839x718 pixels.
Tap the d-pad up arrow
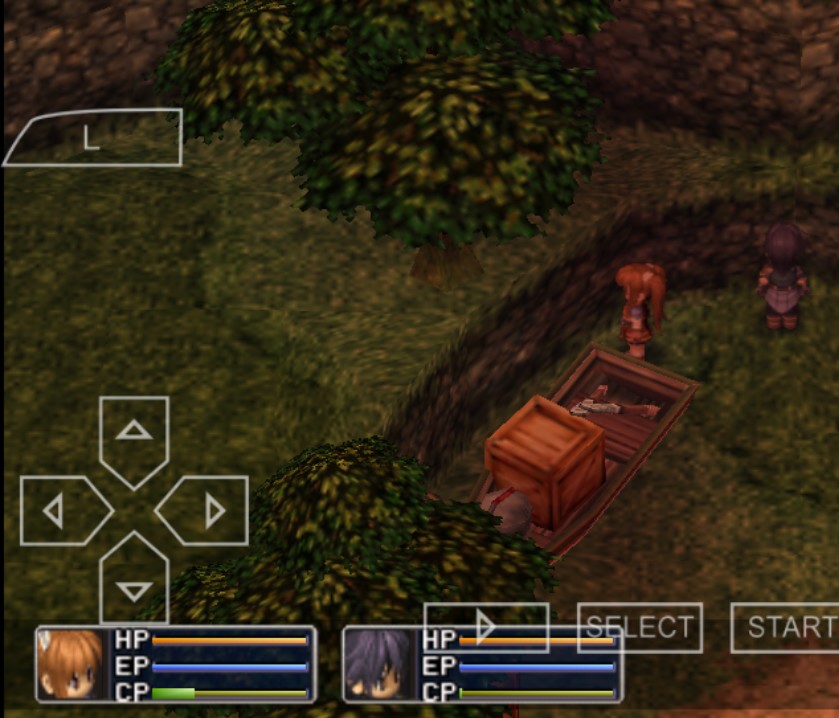(134, 434)
